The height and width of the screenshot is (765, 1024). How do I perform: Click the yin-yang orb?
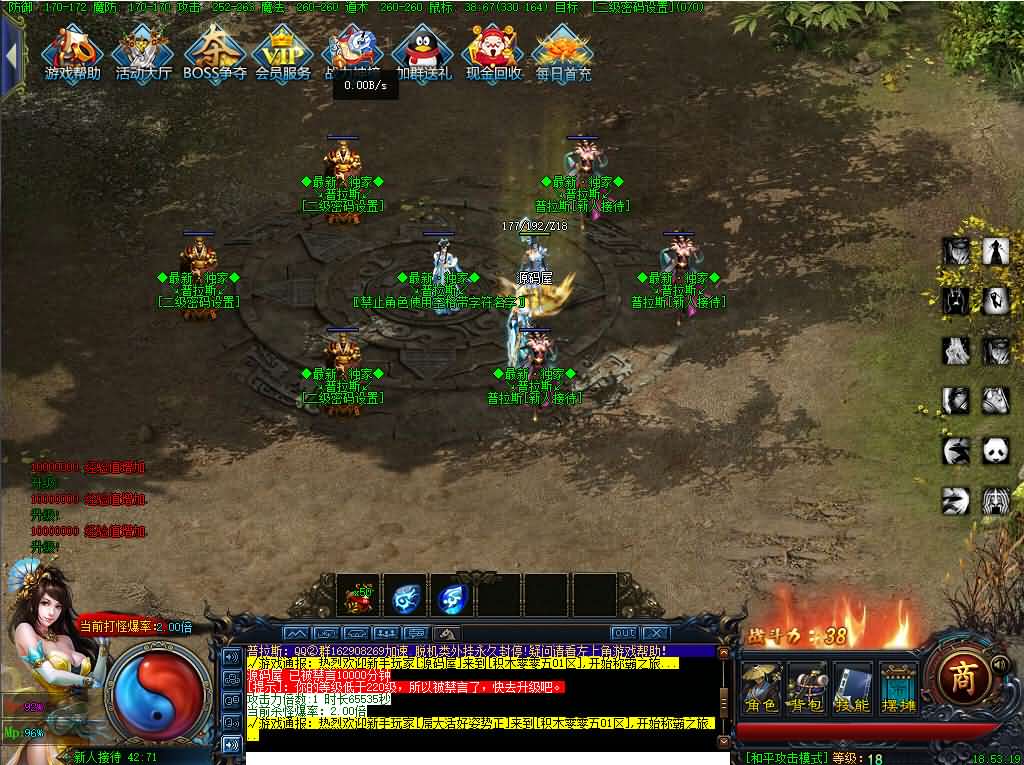coord(158,689)
